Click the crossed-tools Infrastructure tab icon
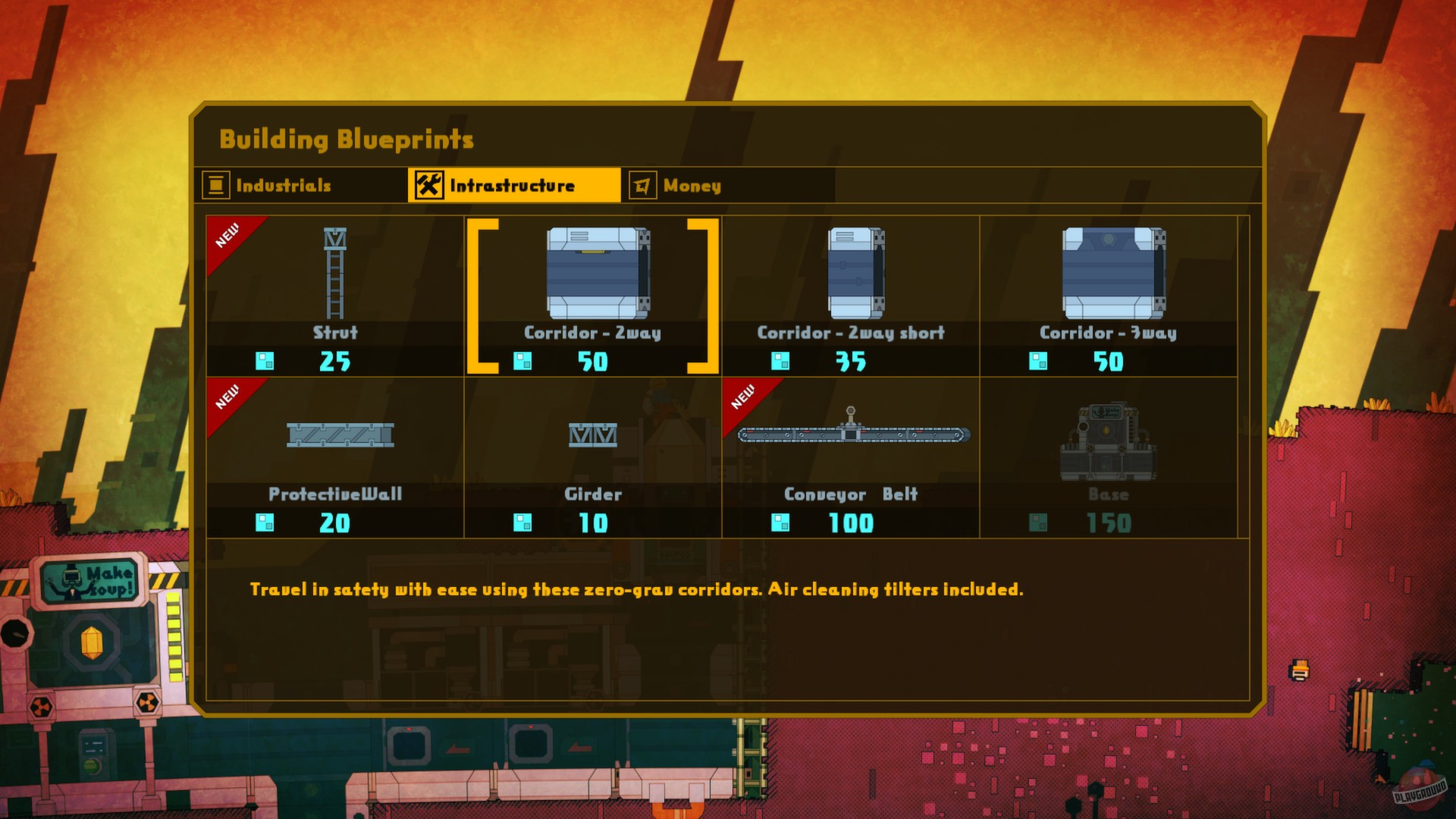The height and width of the screenshot is (819, 1456). click(x=430, y=184)
